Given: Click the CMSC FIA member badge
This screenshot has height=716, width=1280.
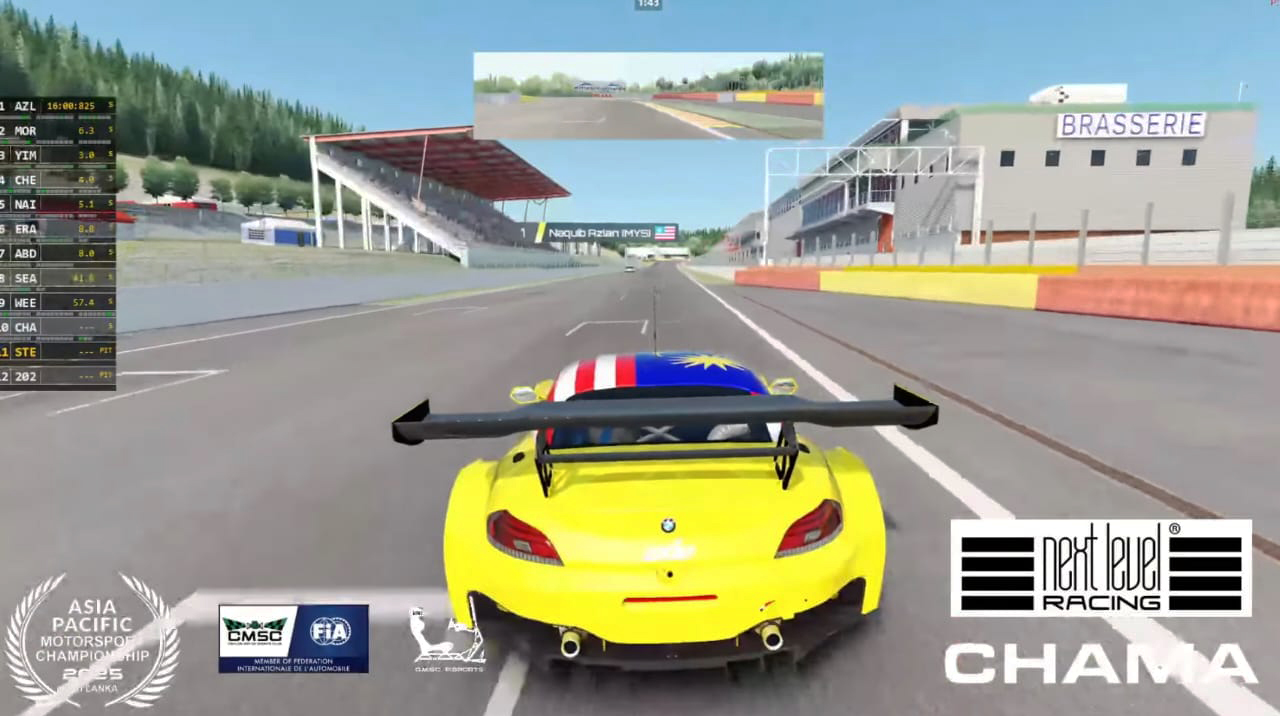Looking at the screenshot, I should [x=293, y=638].
